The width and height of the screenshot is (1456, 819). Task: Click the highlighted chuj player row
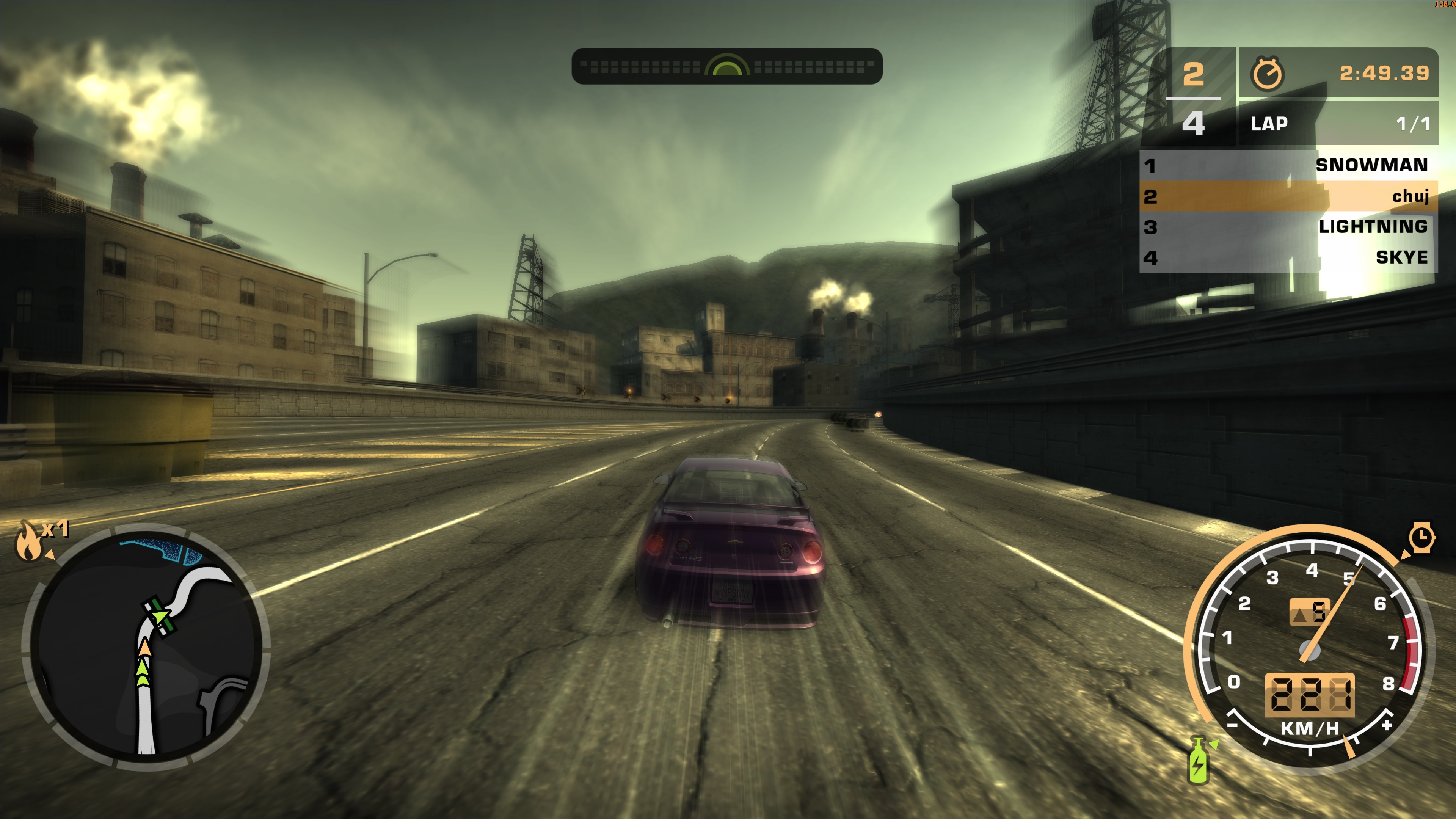(1288, 196)
